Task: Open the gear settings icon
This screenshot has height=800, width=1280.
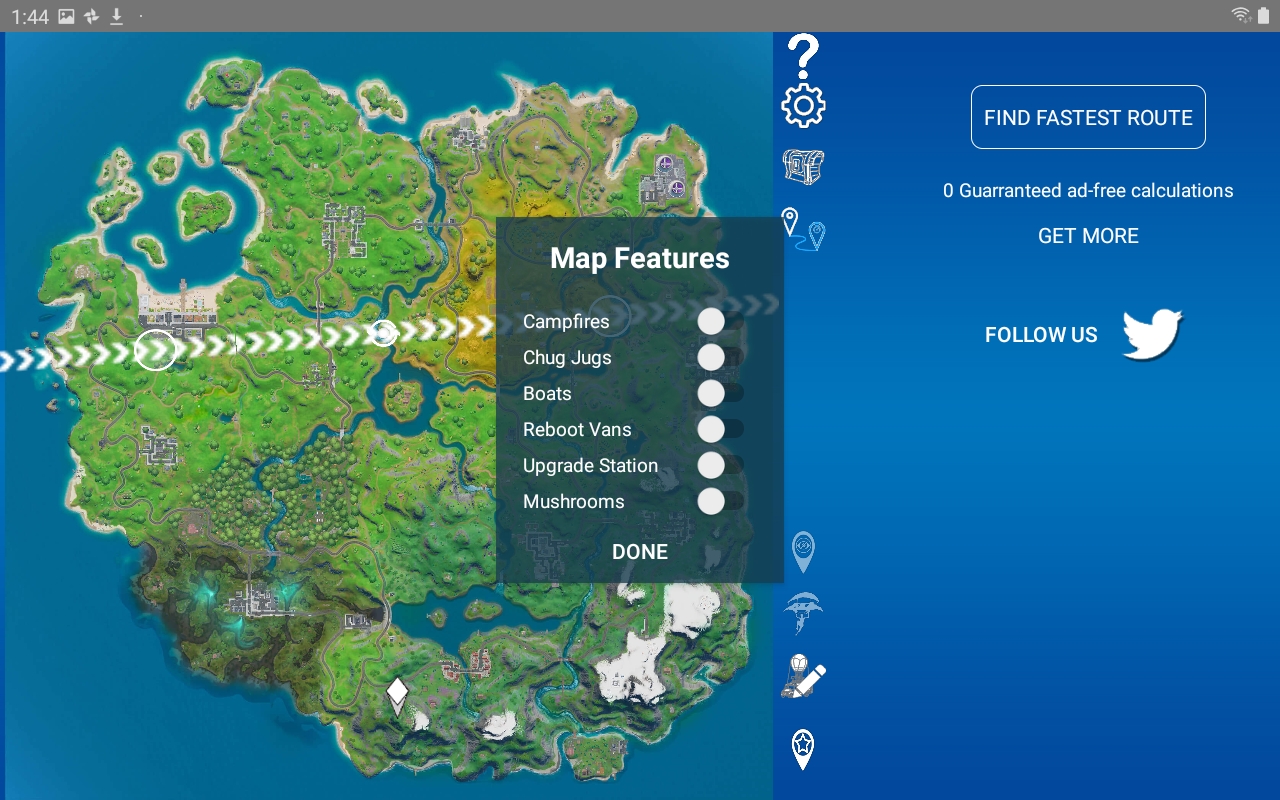Action: pos(803,106)
